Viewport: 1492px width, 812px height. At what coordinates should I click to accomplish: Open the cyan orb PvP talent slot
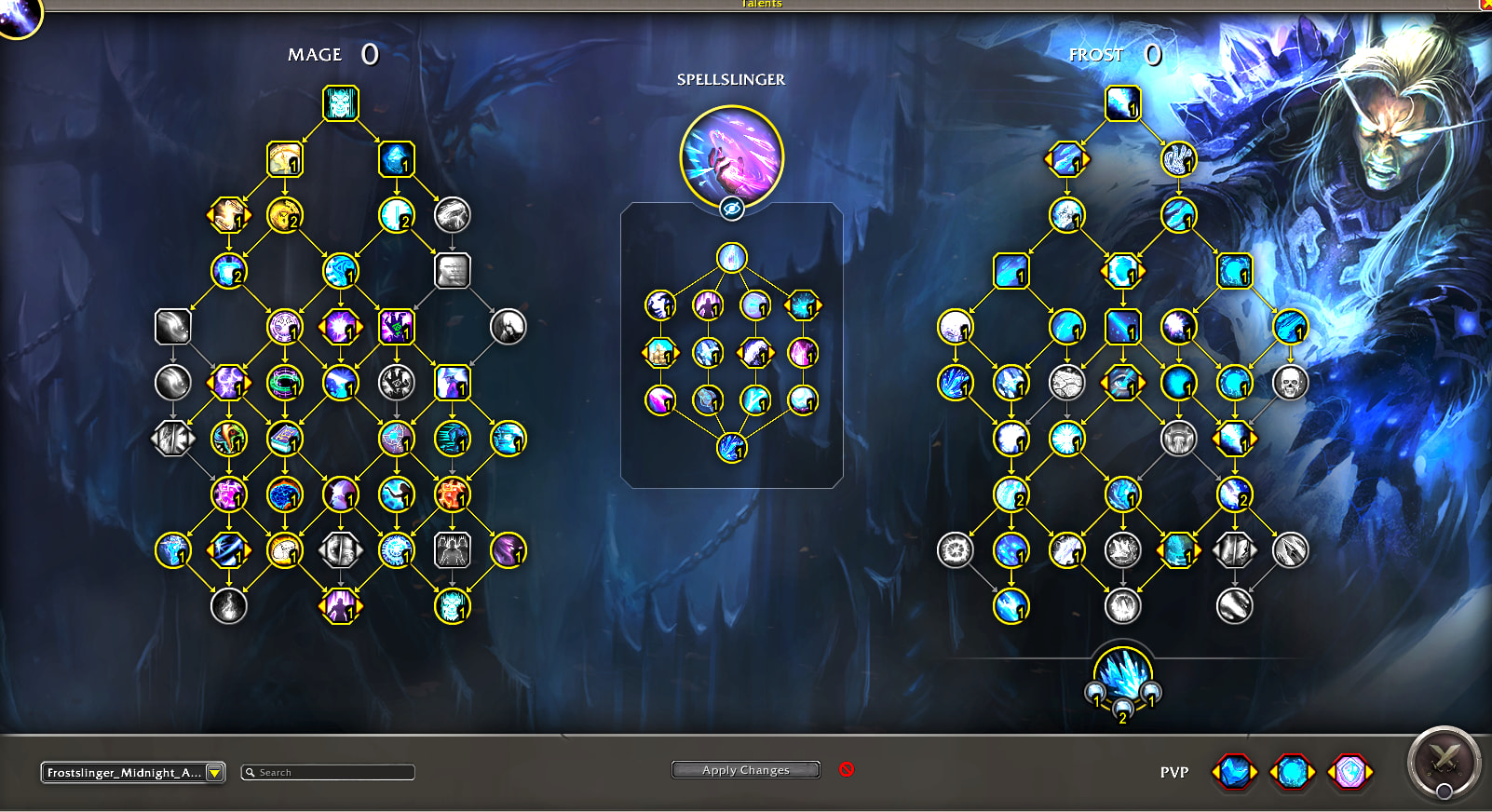[x=1292, y=772]
